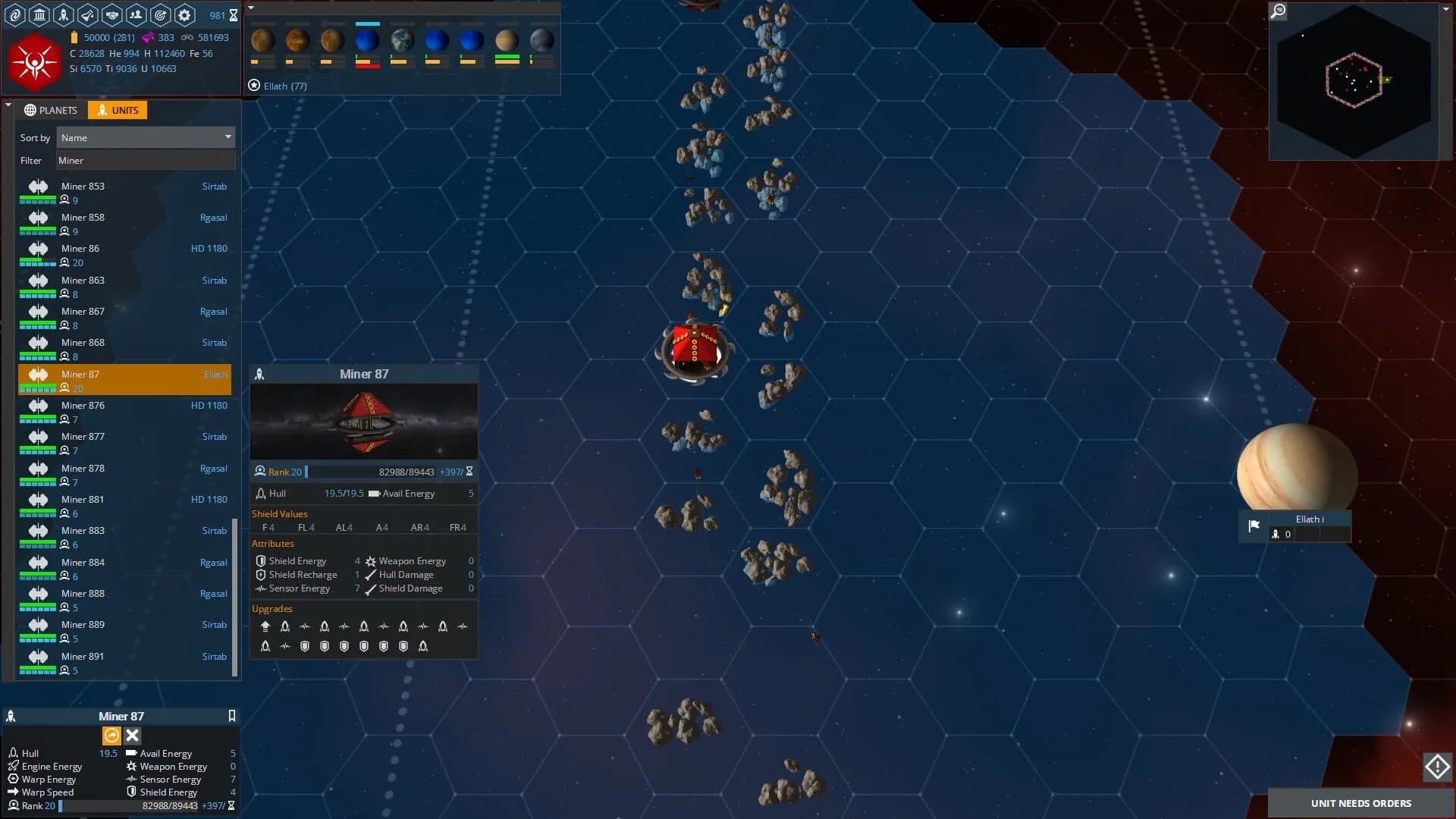
Task: Switch to the PLANETS tab
Action: pyautogui.click(x=51, y=110)
